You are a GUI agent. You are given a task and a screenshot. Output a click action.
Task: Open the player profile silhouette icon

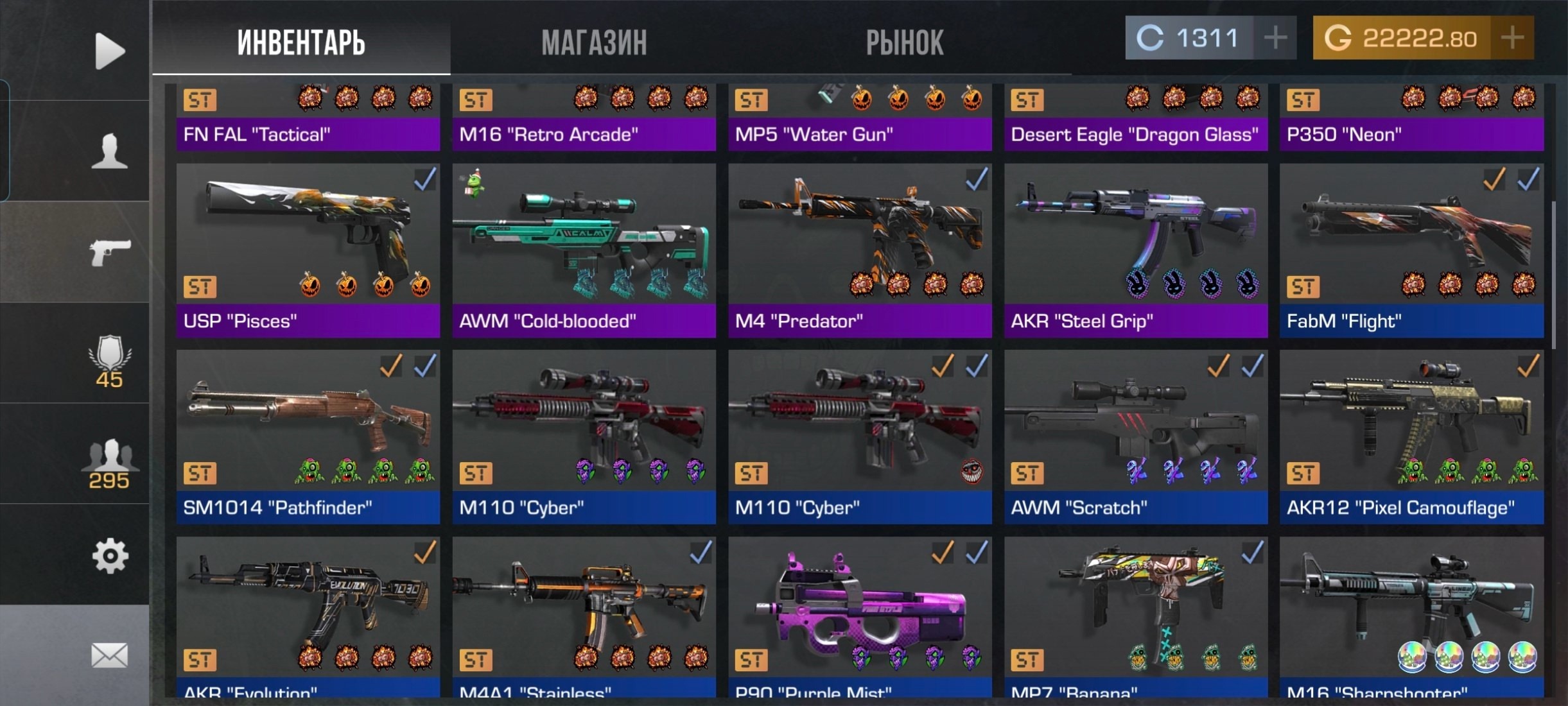pyautogui.click(x=109, y=151)
